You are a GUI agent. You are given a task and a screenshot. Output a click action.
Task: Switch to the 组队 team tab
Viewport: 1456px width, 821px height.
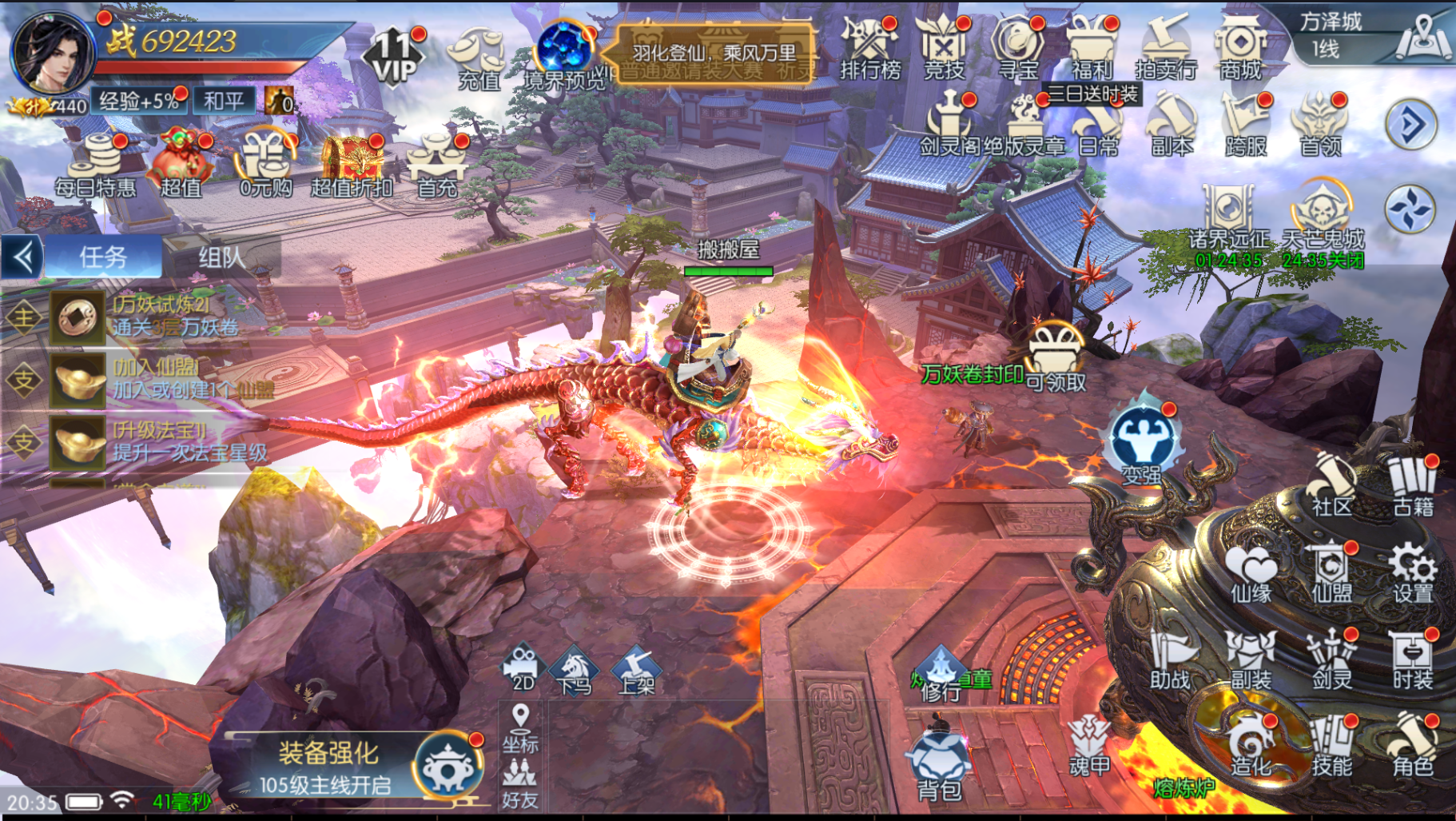(221, 257)
